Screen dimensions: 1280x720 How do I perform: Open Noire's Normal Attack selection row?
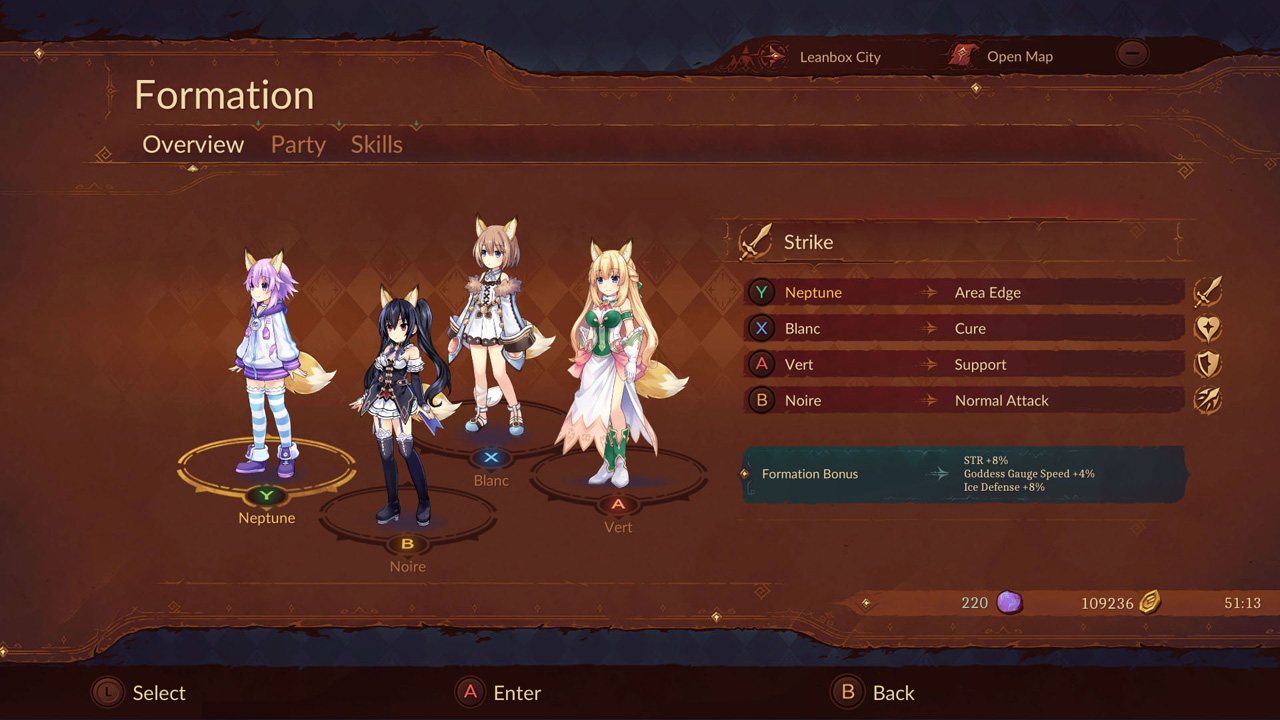960,400
